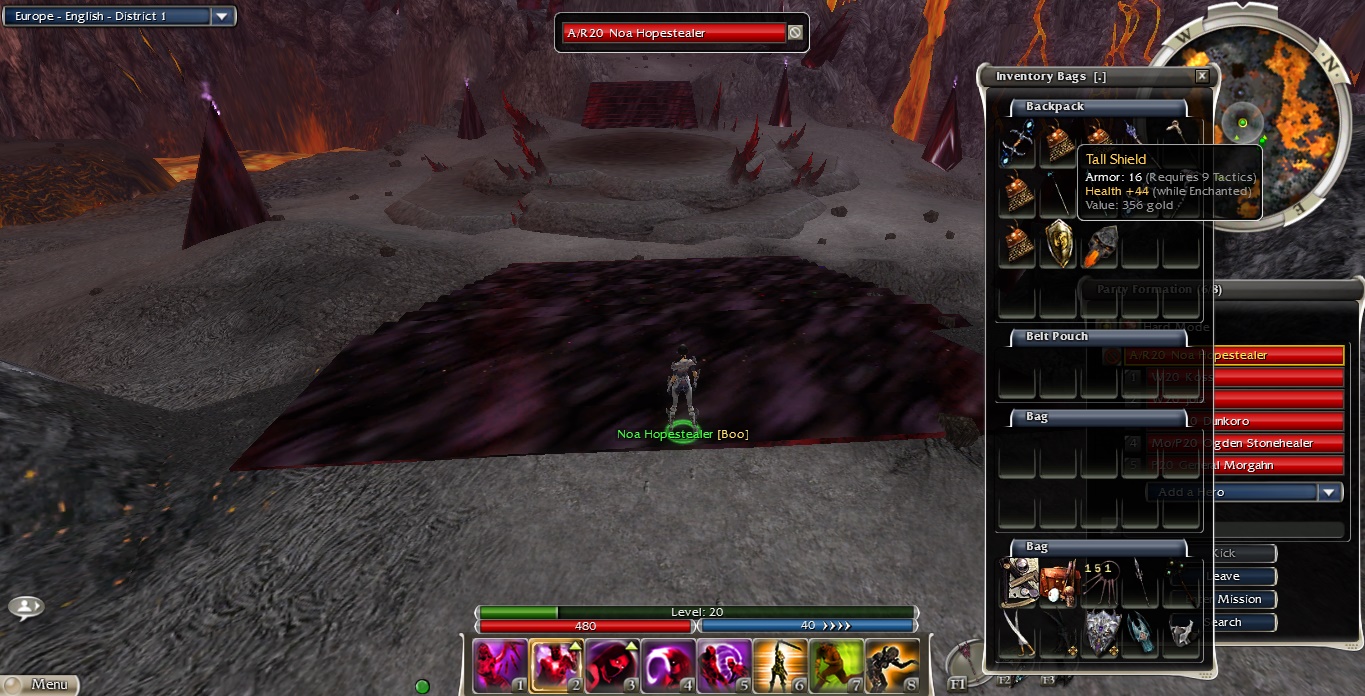
Task: Cast the skill in slot 5
Action: point(724,666)
